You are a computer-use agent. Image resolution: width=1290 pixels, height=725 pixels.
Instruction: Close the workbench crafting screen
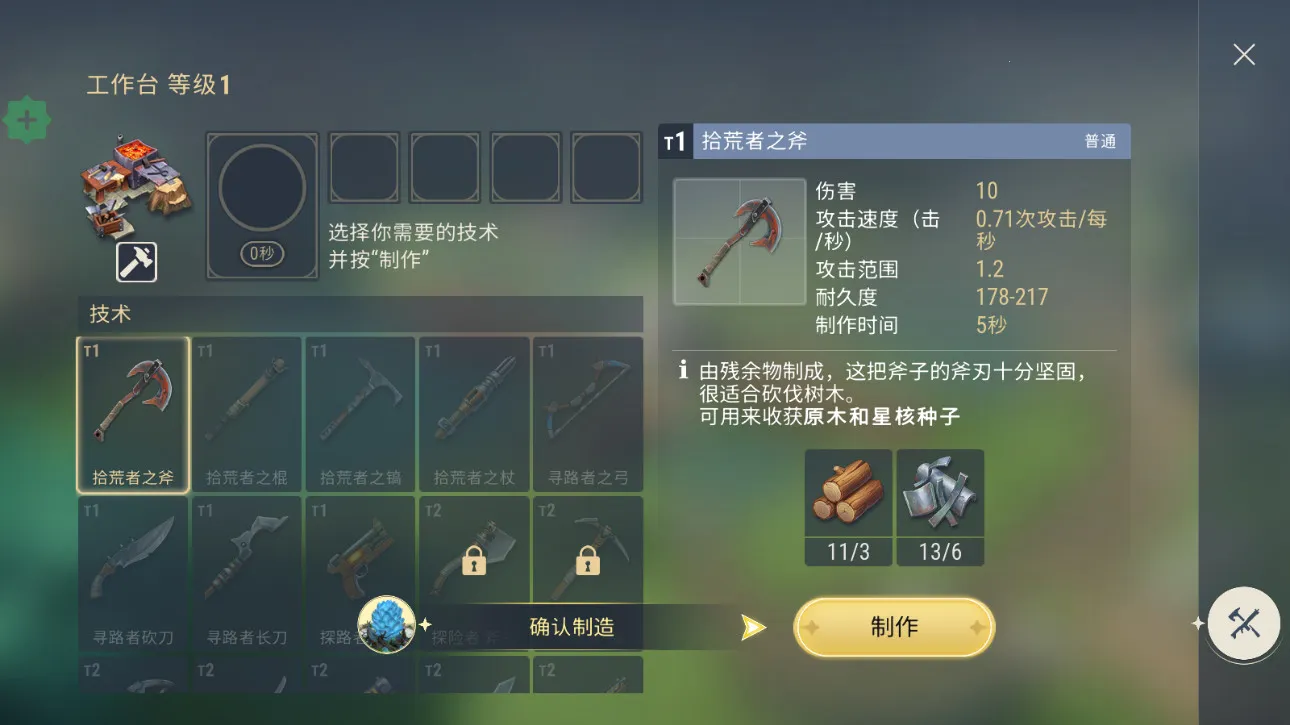[1243, 55]
